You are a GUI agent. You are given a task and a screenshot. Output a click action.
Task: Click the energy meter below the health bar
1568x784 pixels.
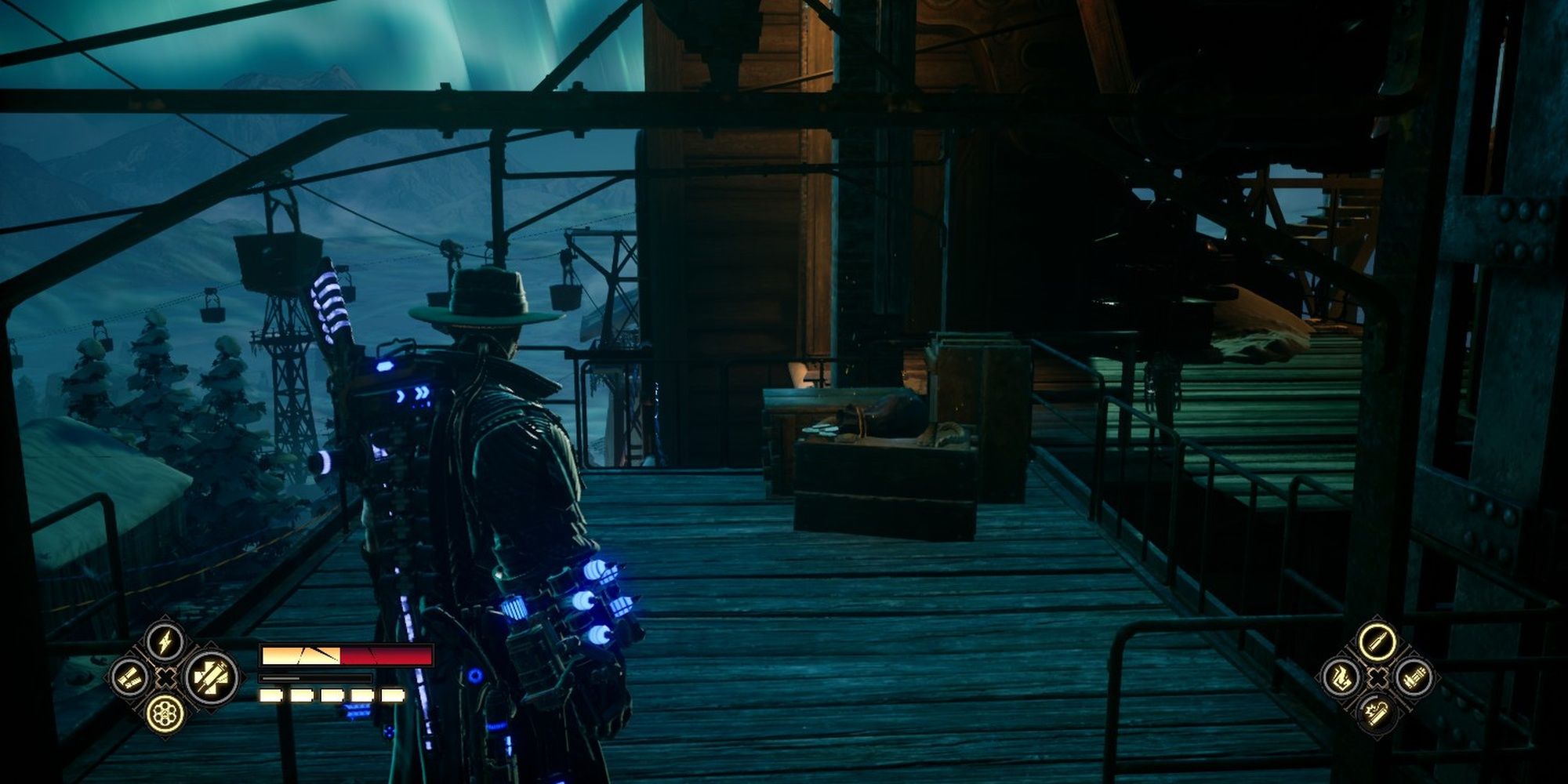(314, 678)
